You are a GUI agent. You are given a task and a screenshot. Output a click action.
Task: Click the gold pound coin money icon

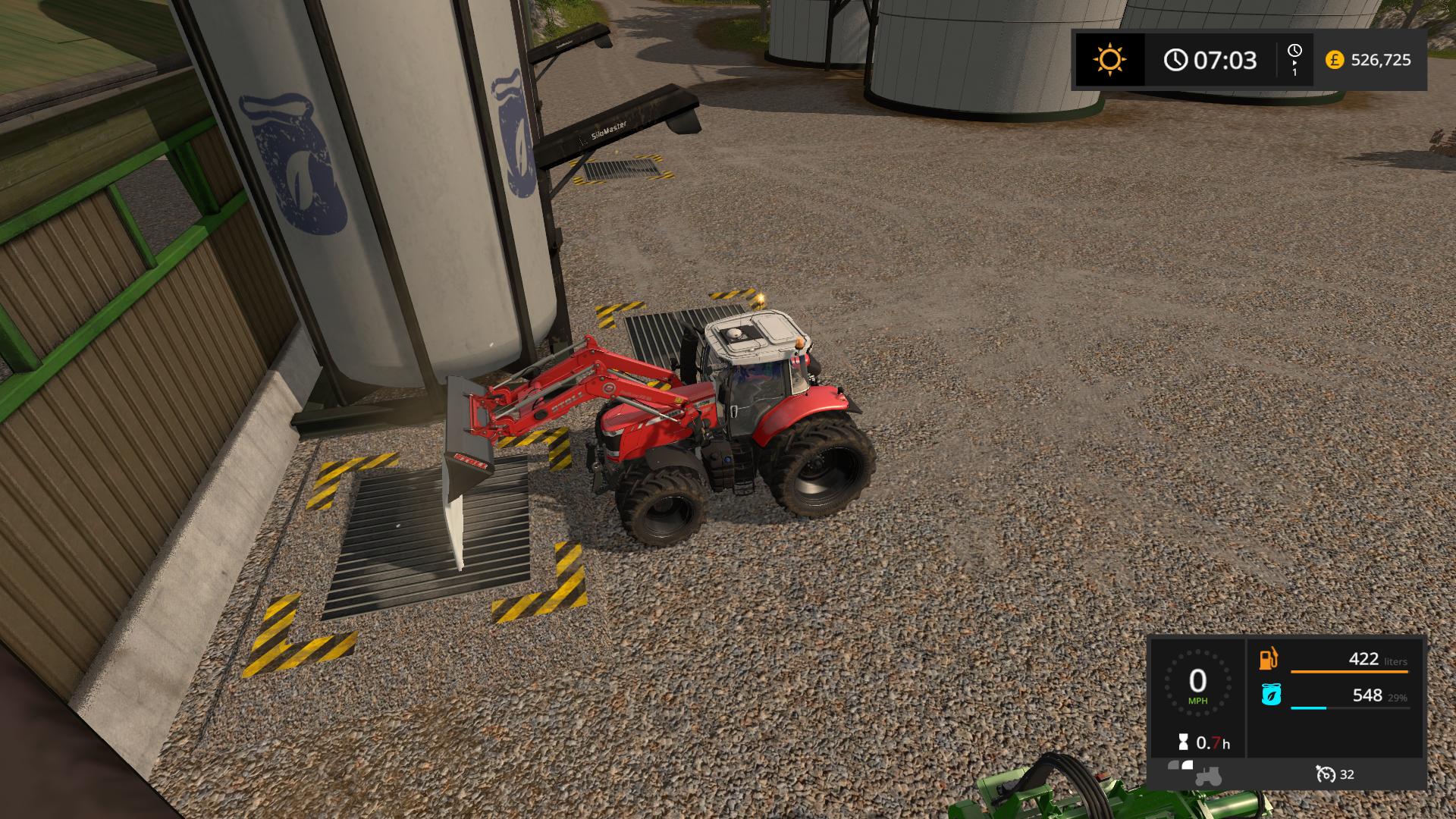pos(1334,60)
